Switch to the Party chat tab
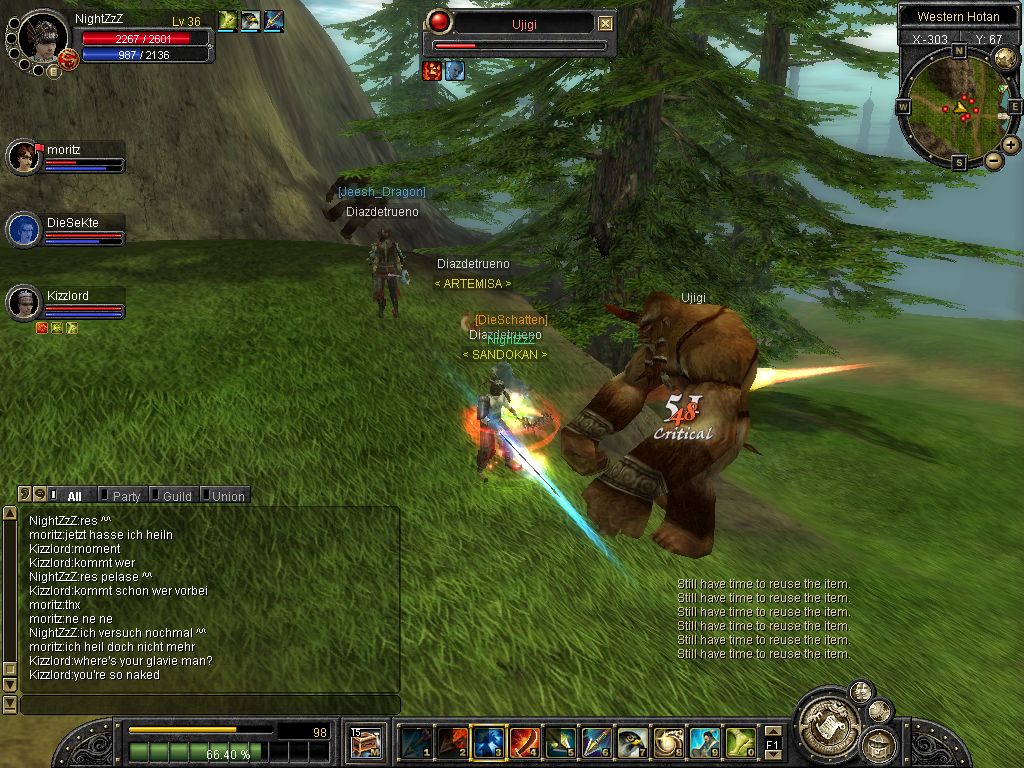Screen dimensions: 1024x768 click(x=126, y=495)
